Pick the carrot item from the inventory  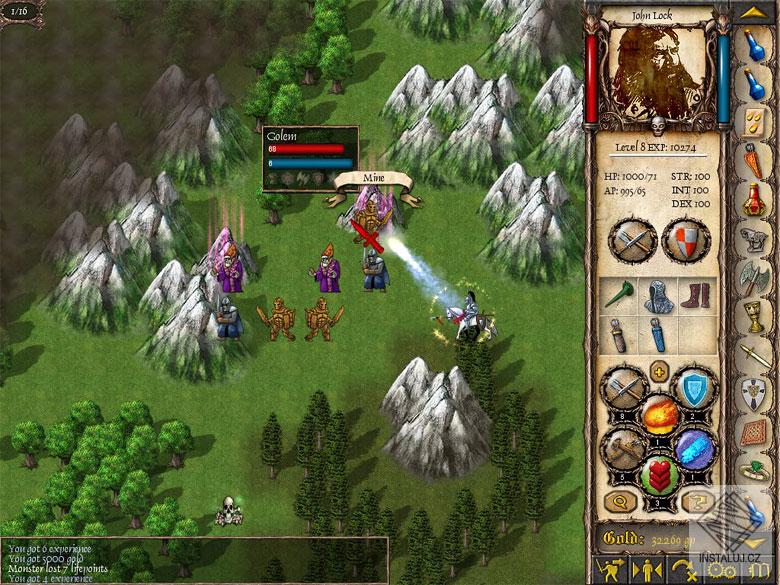[757, 159]
